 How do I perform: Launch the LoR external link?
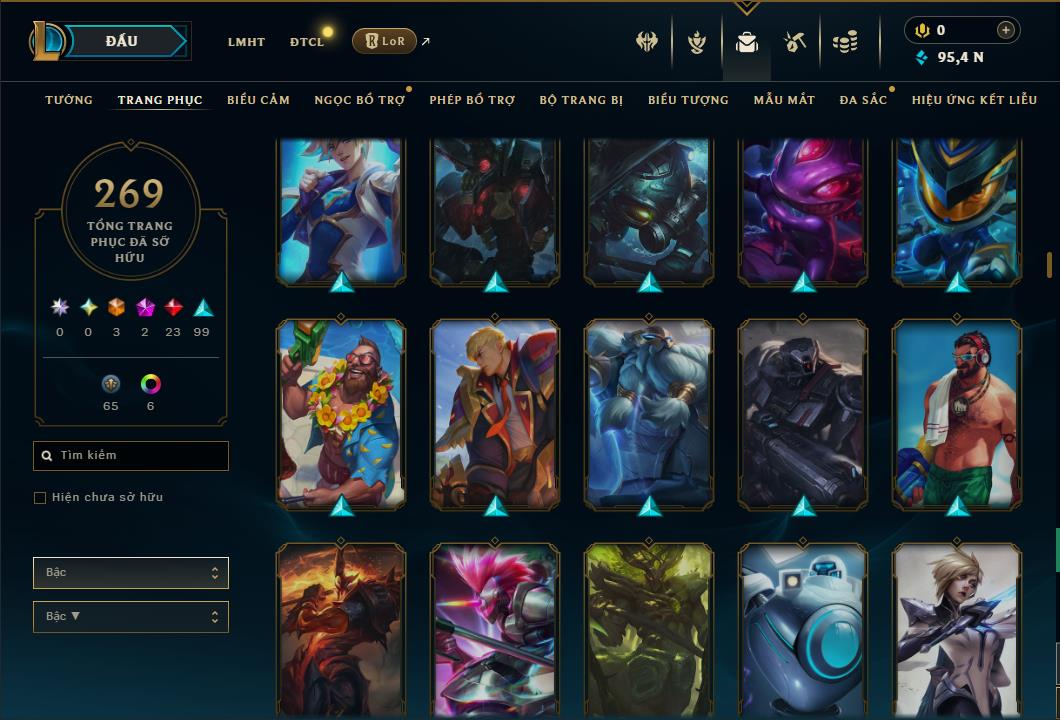coord(385,41)
